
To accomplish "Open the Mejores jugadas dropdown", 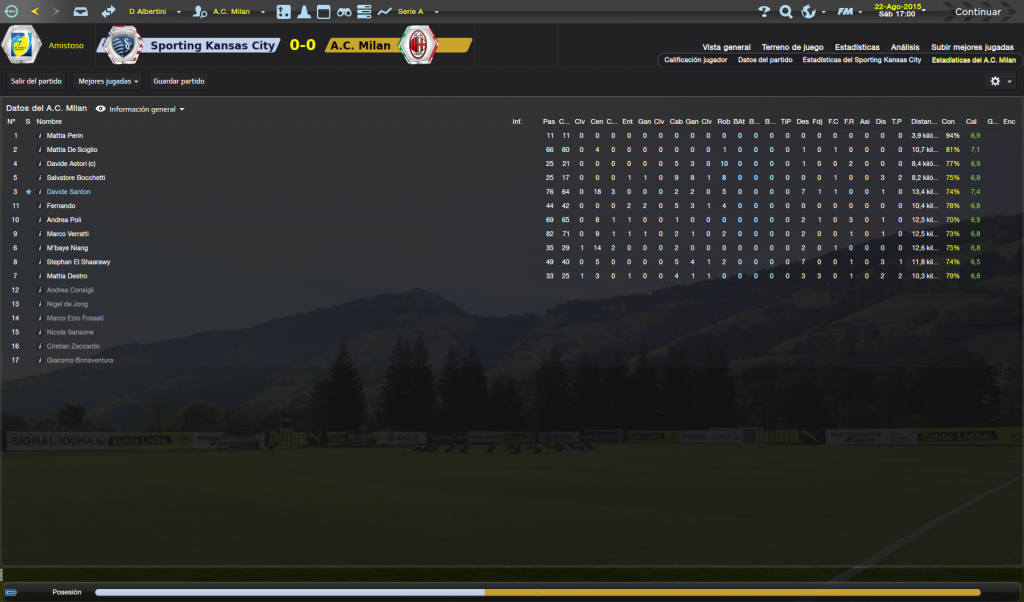I will tap(108, 81).
